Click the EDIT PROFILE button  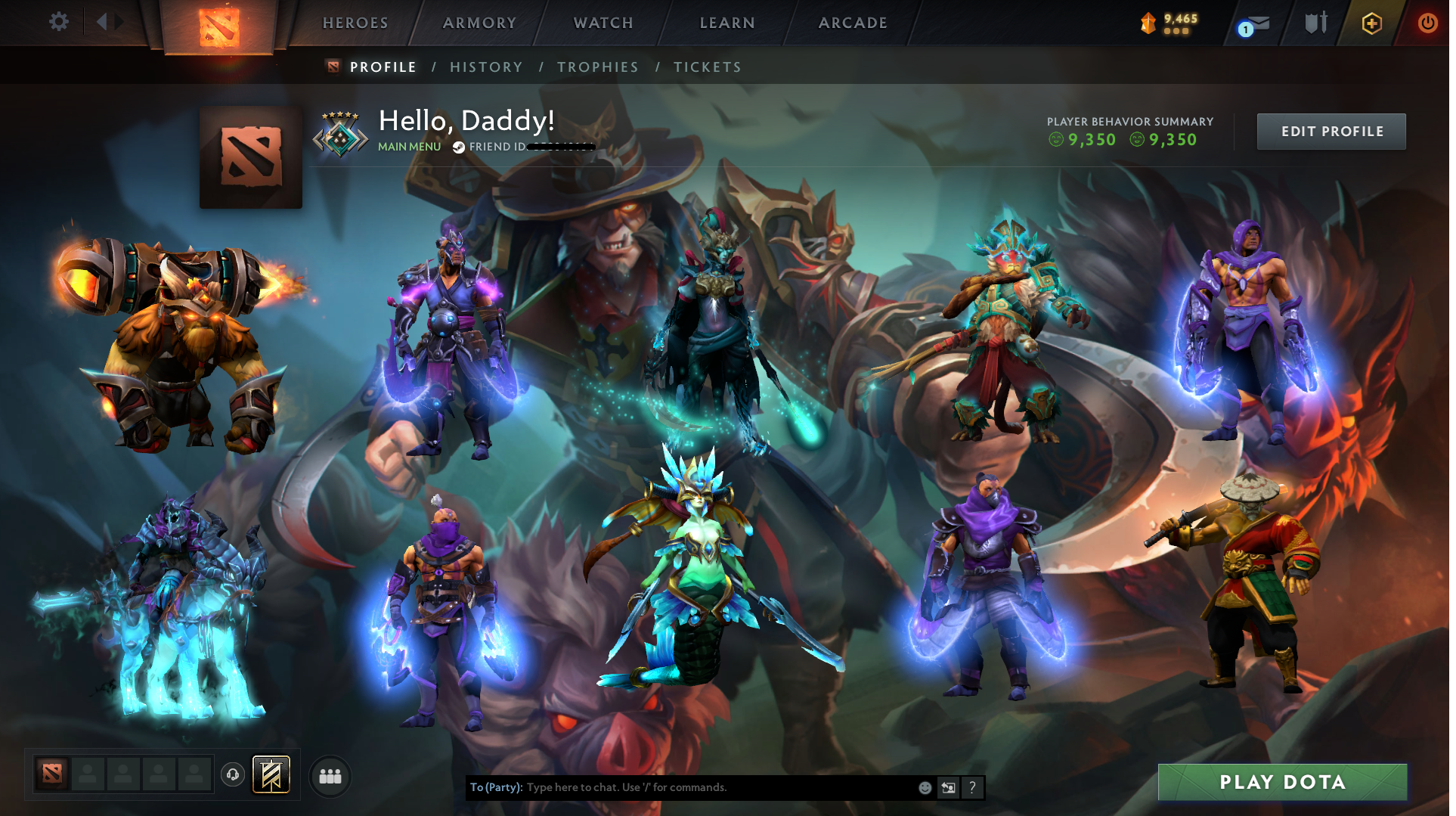coord(1331,131)
